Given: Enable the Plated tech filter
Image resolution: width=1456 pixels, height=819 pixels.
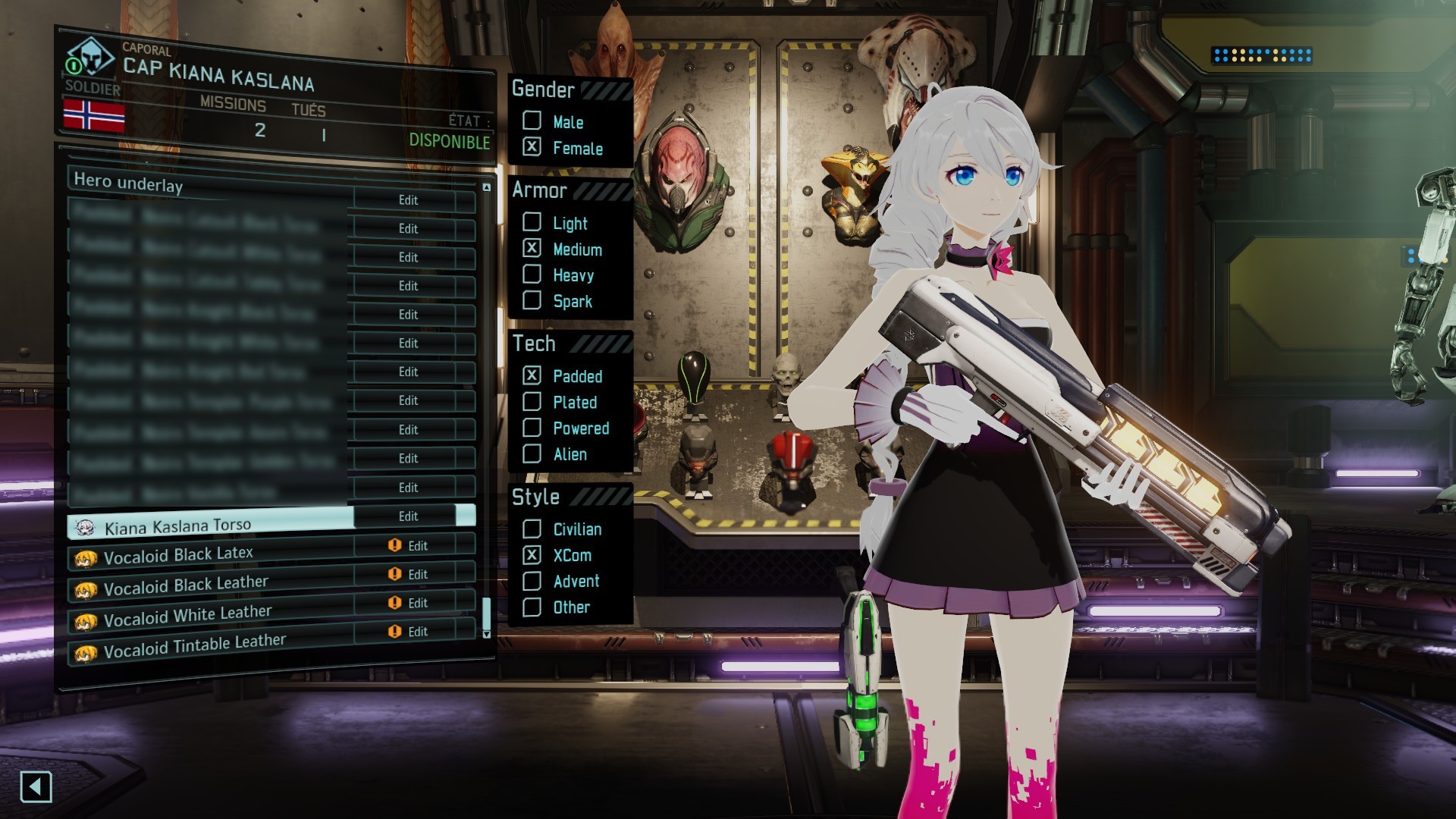Looking at the screenshot, I should (x=532, y=401).
